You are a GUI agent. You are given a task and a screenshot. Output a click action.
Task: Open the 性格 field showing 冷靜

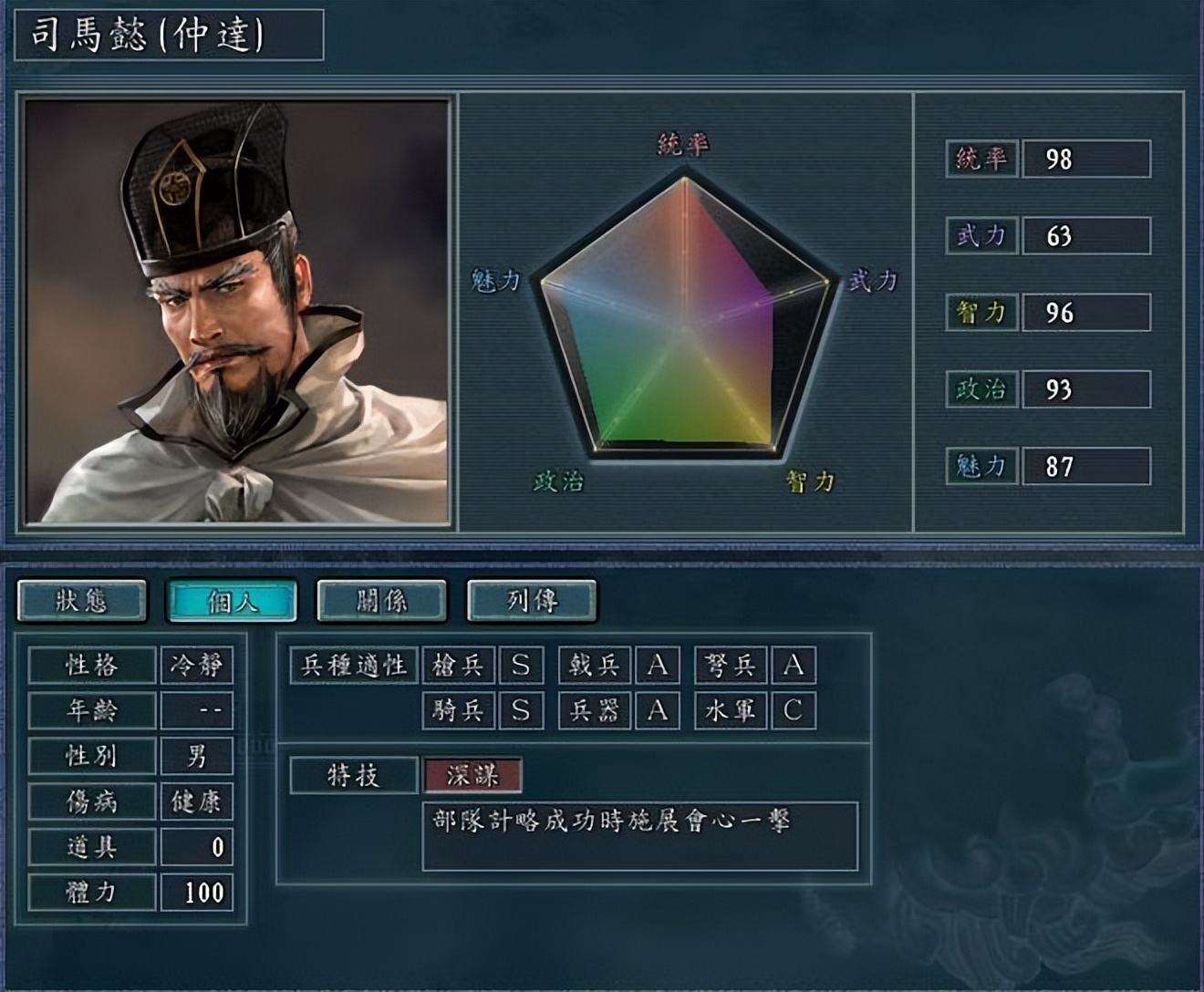[x=196, y=665]
